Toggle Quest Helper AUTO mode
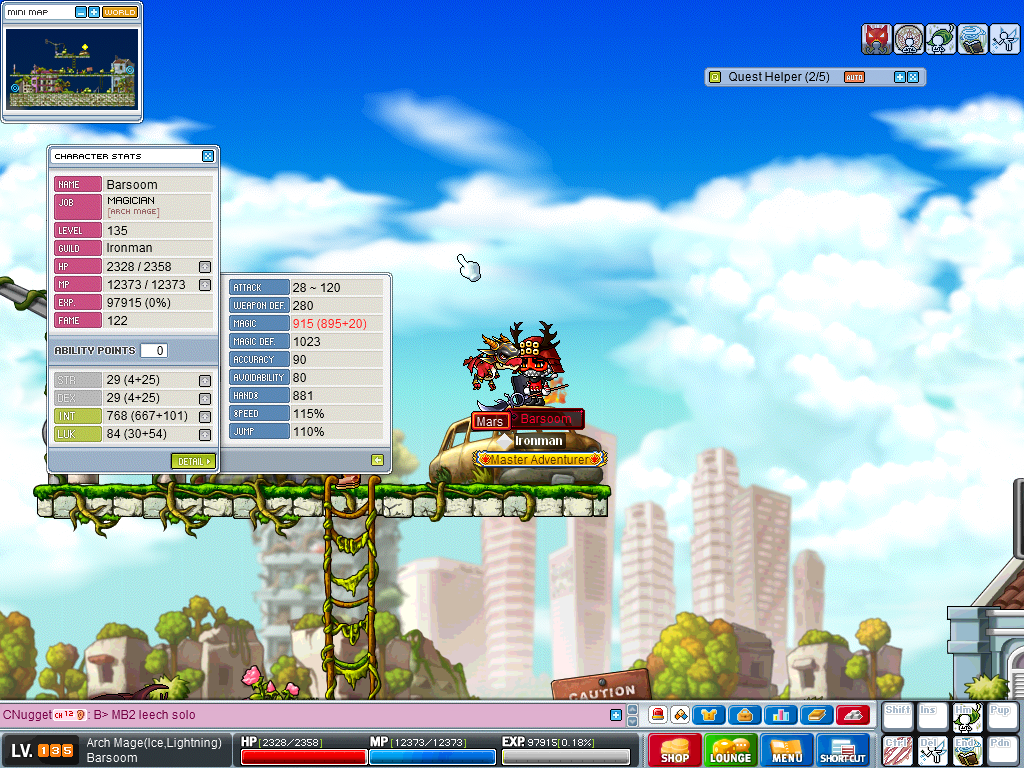The width and height of the screenshot is (1024, 768). pyautogui.click(x=854, y=77)
